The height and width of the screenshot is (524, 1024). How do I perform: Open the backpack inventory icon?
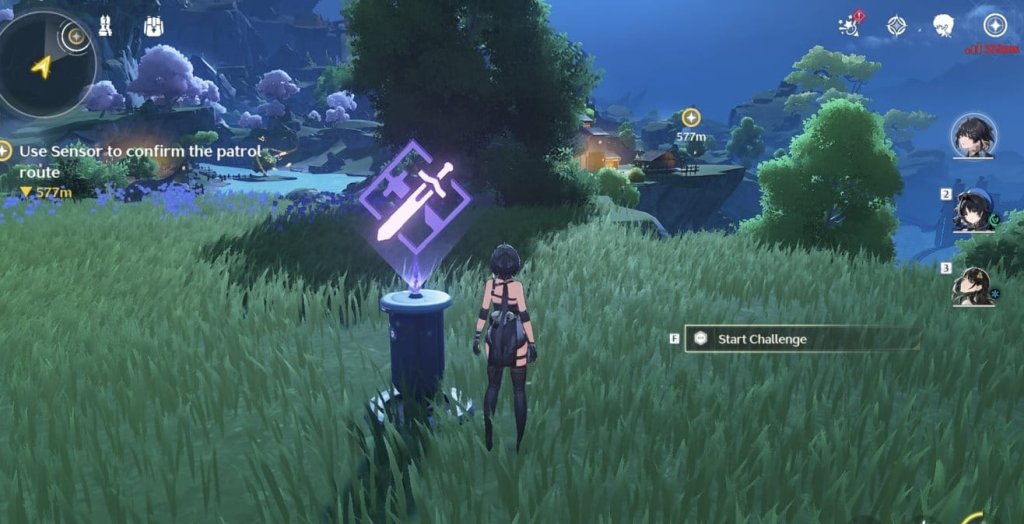coord(153,26)
